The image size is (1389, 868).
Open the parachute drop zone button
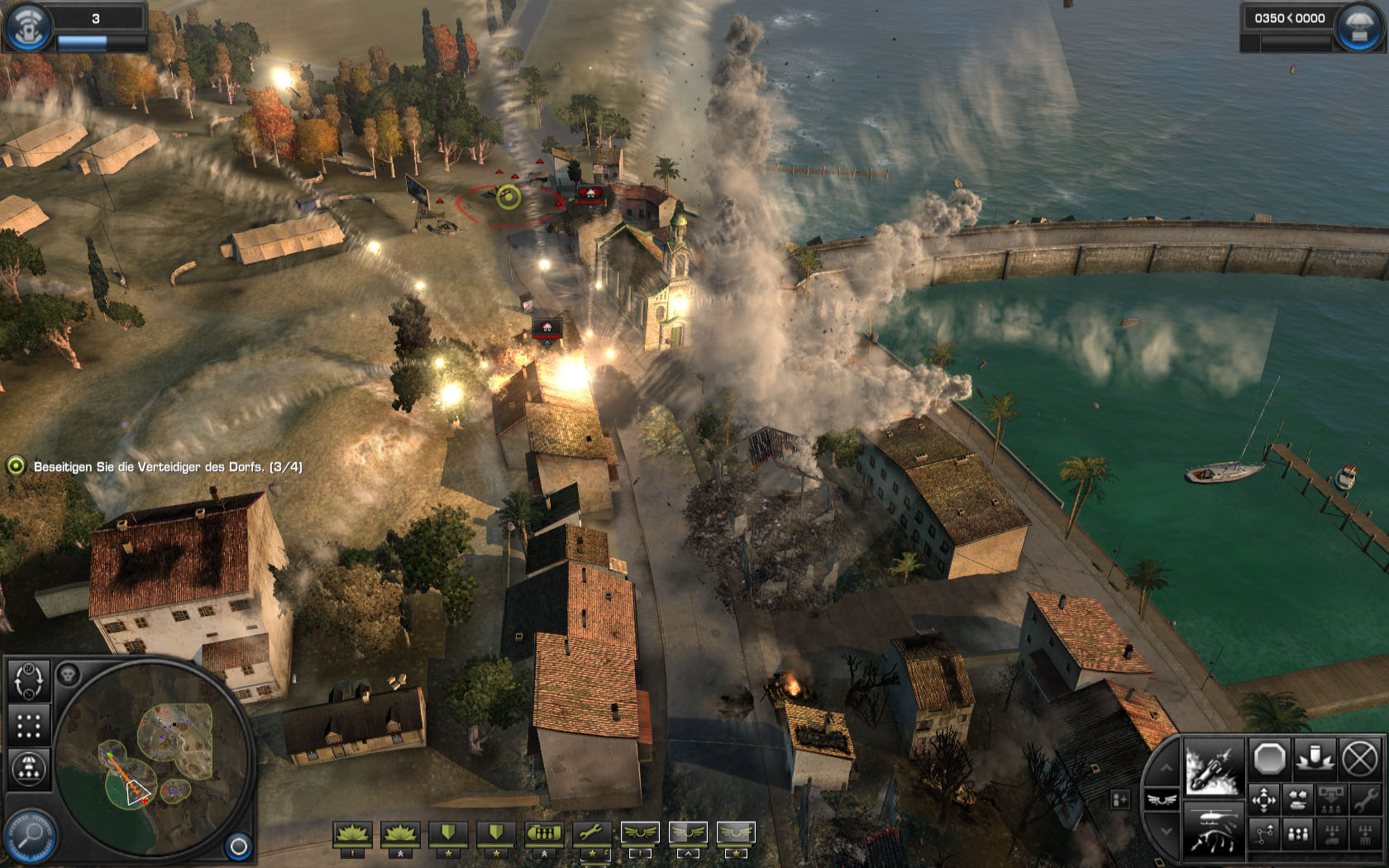29,769
